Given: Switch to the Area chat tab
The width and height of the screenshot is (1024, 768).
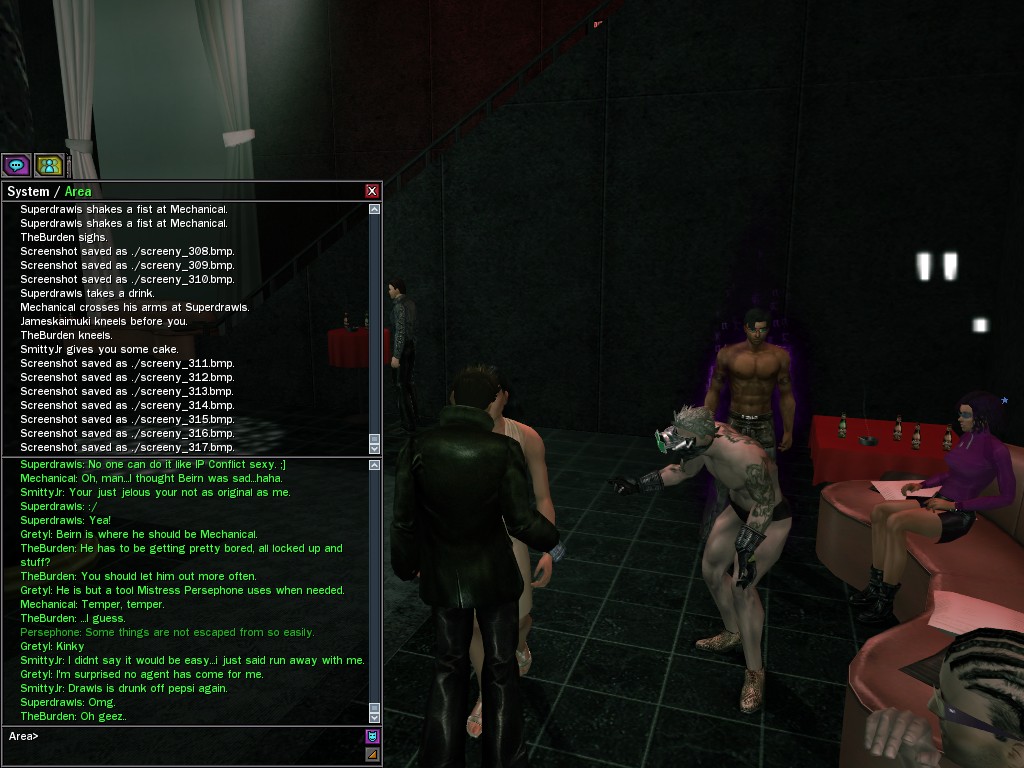Looking at the screenshot, I should [x=78, y=191].
